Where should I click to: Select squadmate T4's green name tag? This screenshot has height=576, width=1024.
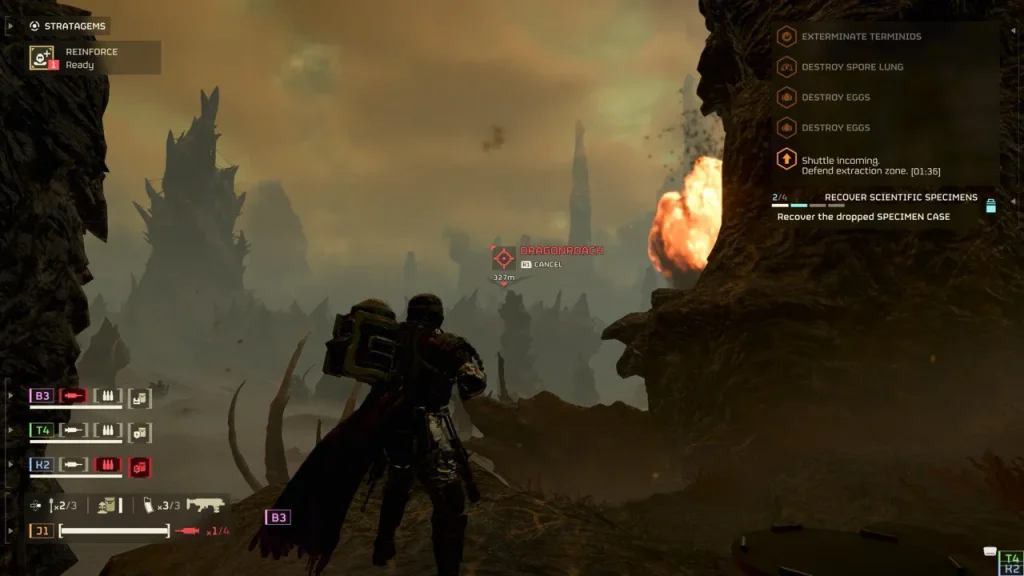[x=42, y=431]
